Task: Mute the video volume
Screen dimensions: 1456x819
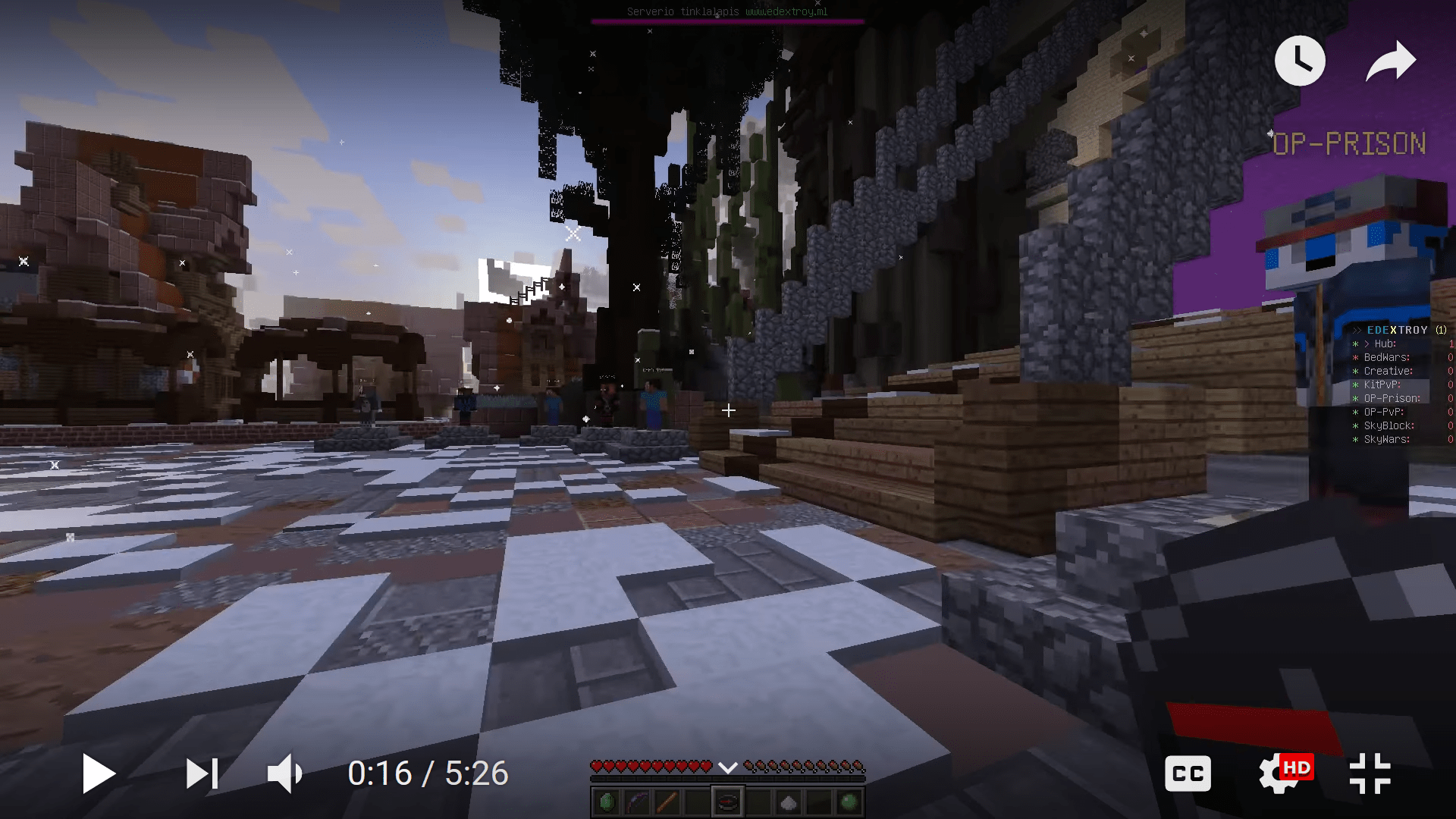Action: tap(284, 773)
